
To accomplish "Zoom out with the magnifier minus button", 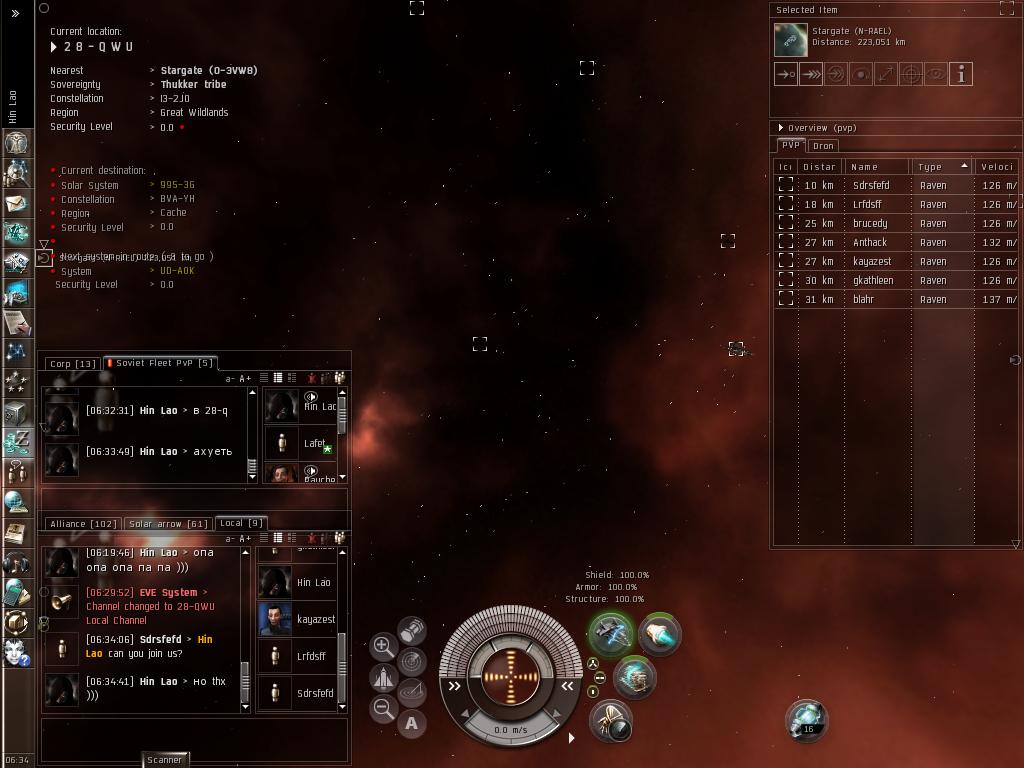I will [x=383, y=709].
